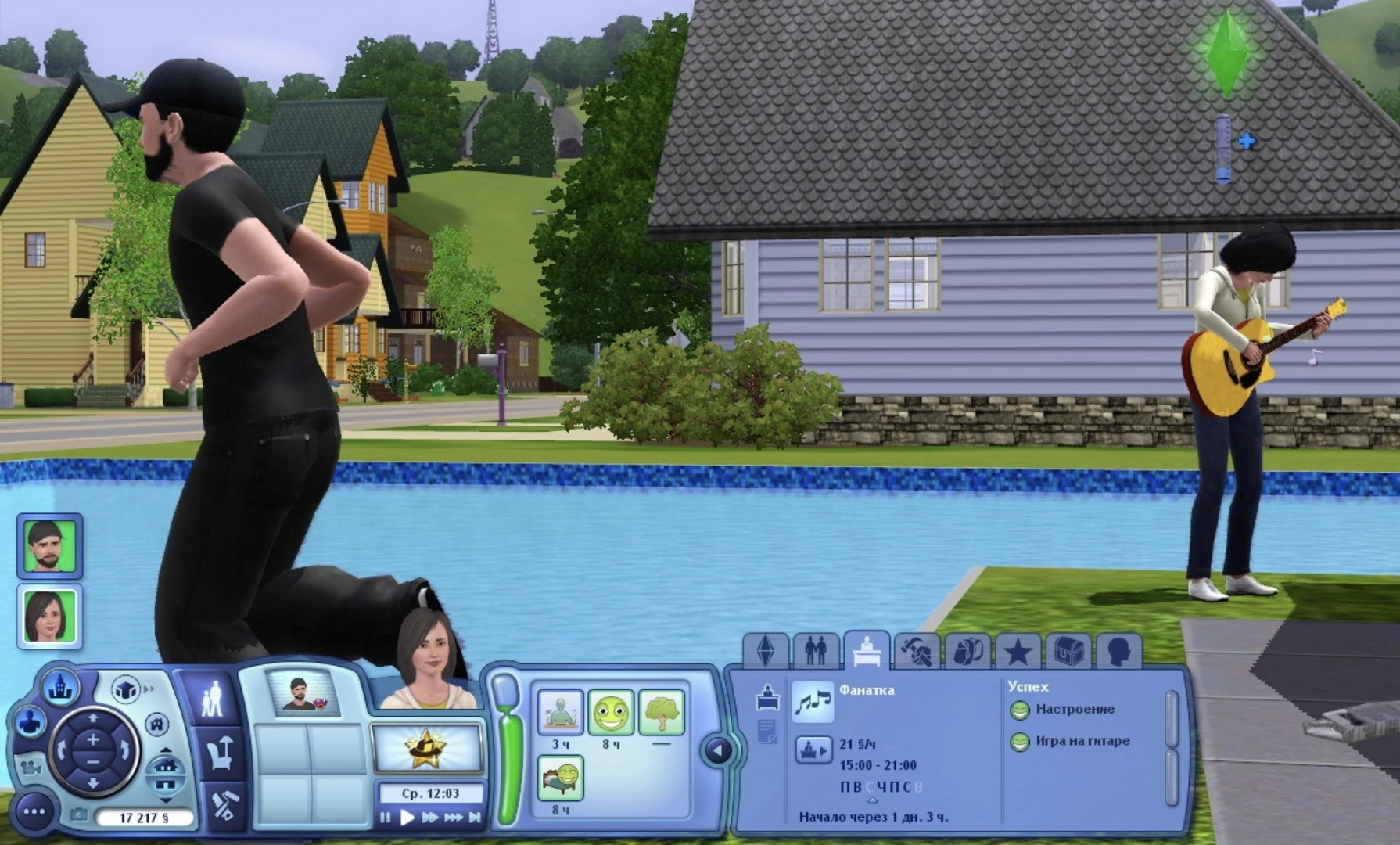1400x845 pixels.
Task: Enable ultra-fast game speed
Action: tap(454, 818)
